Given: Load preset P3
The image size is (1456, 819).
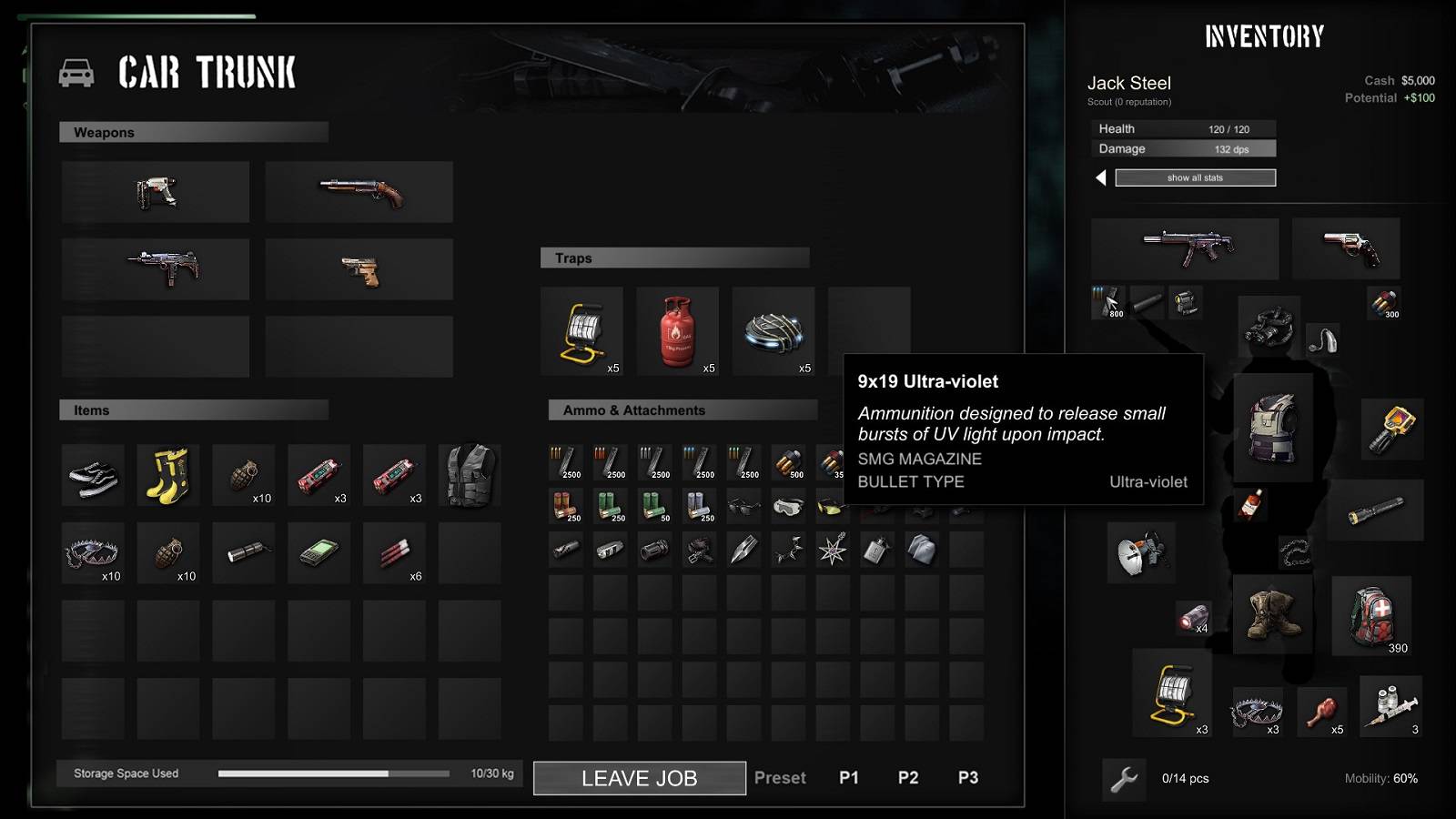Looking at the screenshot, I should click(967, 778).
